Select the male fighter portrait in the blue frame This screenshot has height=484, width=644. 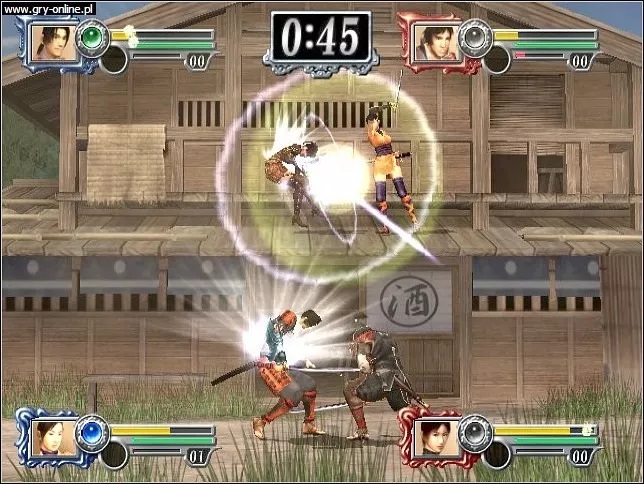pos(50,42)
